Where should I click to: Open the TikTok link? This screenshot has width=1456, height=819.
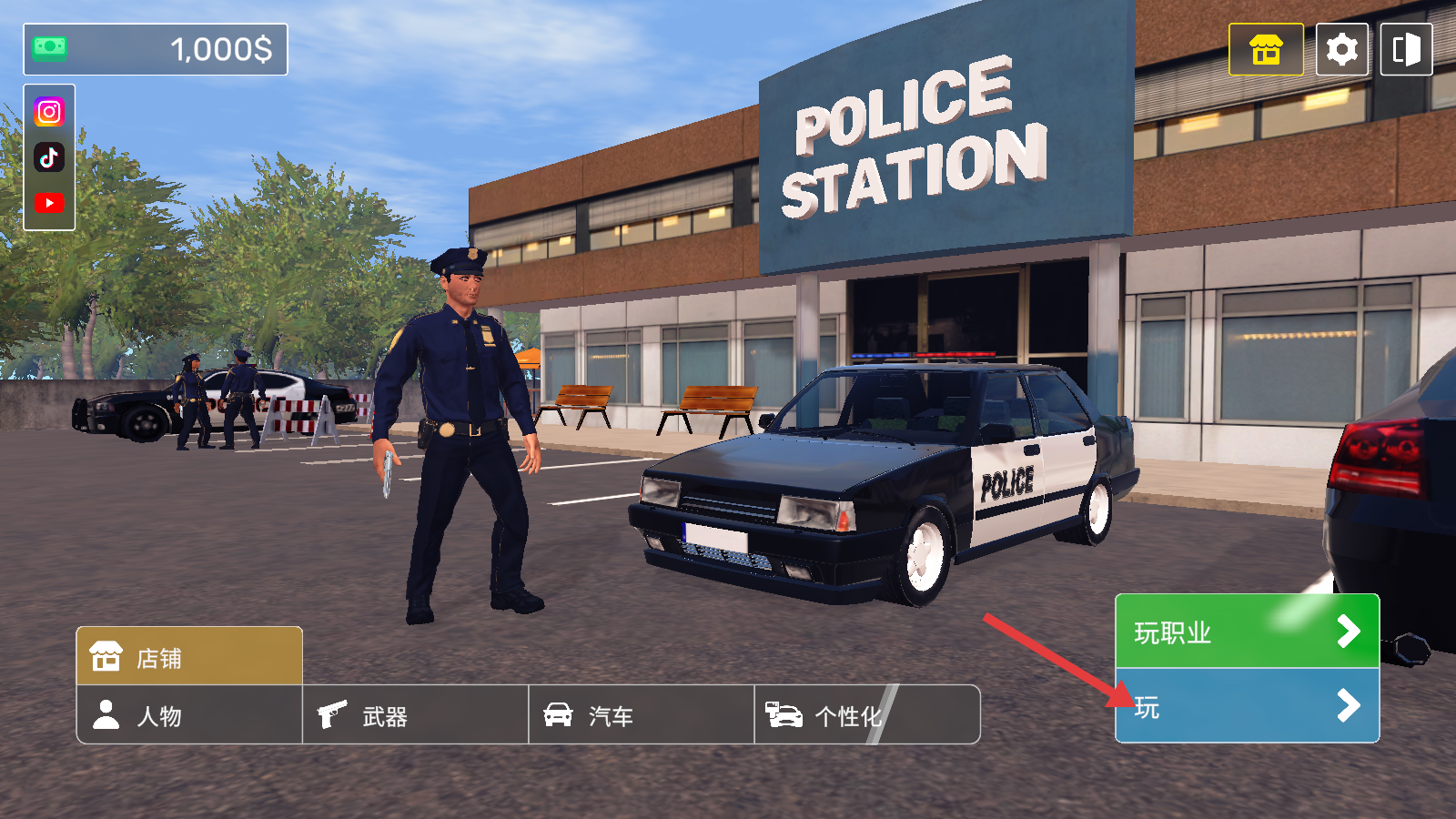point(49,157)
